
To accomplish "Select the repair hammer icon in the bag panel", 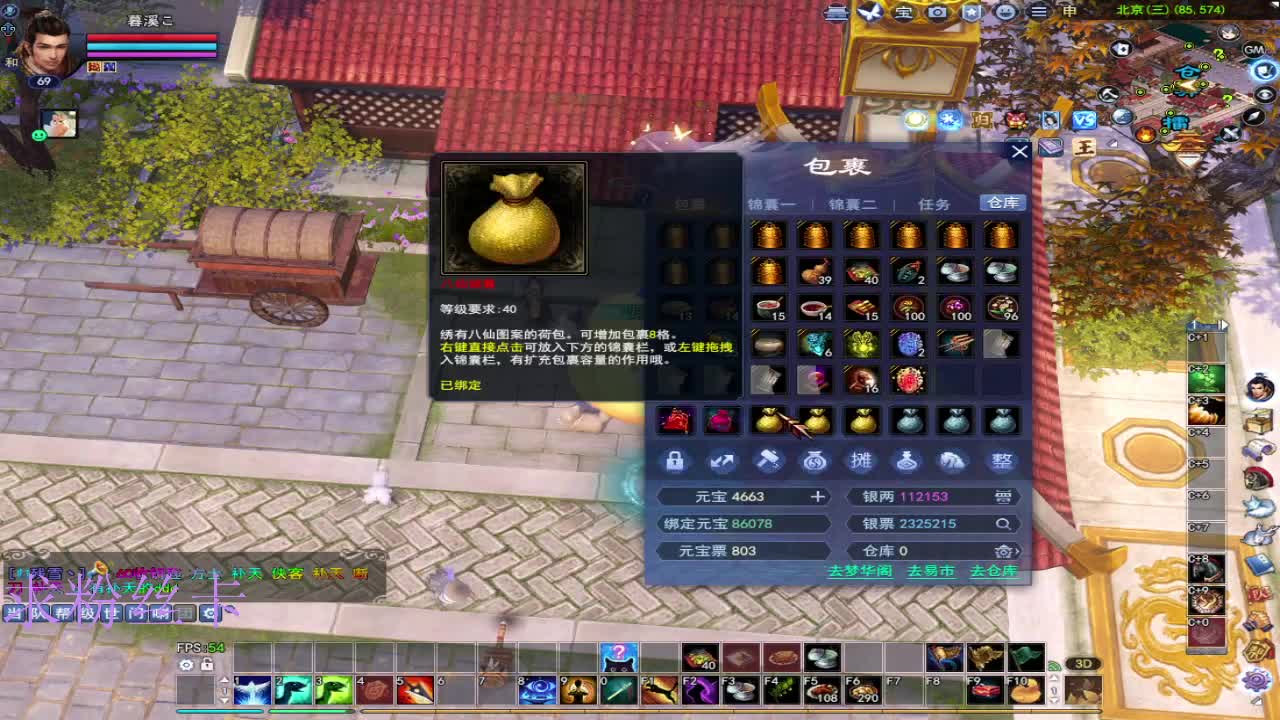I will pos(769,461).
